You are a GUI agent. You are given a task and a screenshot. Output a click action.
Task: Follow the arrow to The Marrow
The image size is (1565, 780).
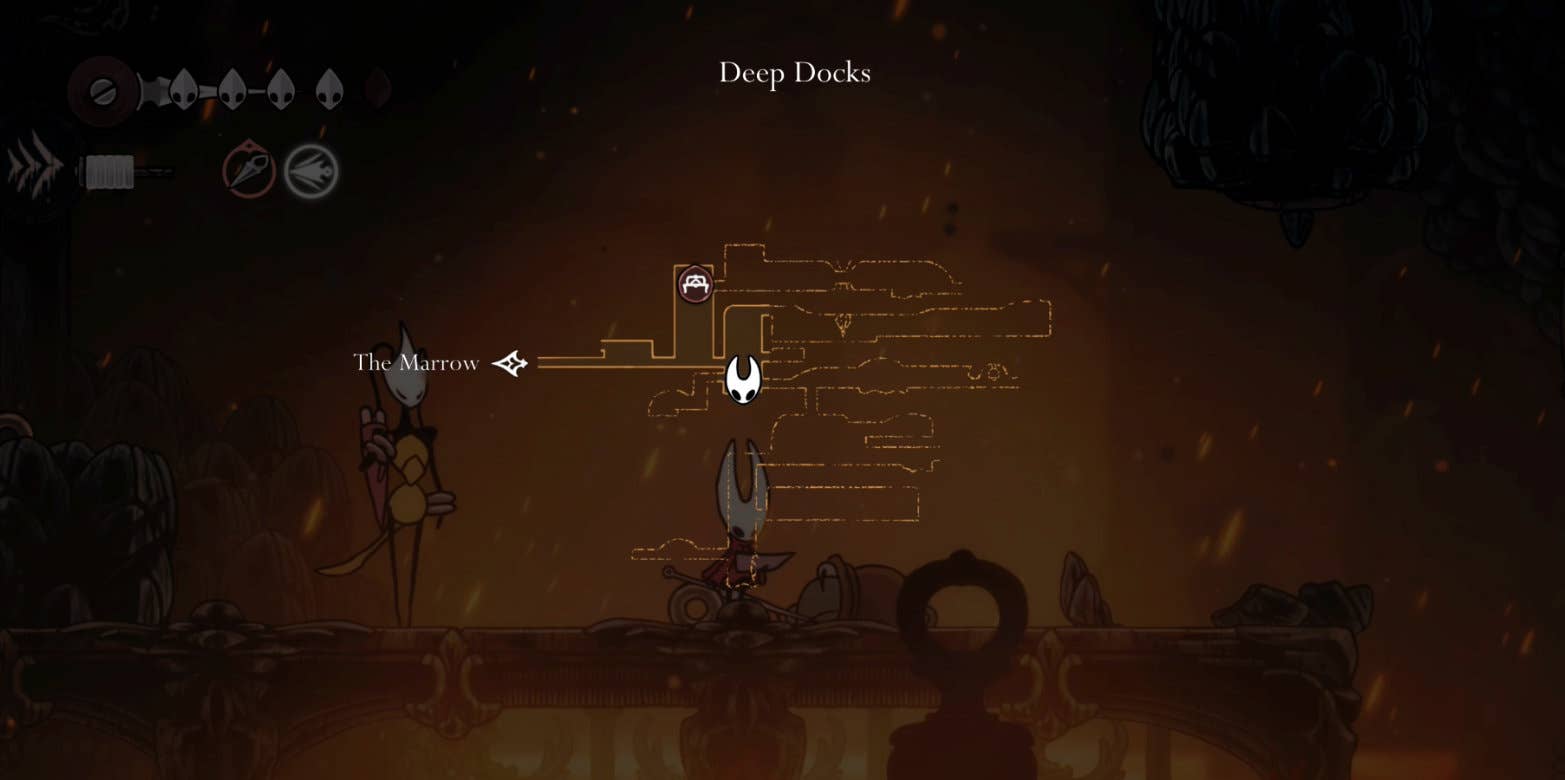510,363
